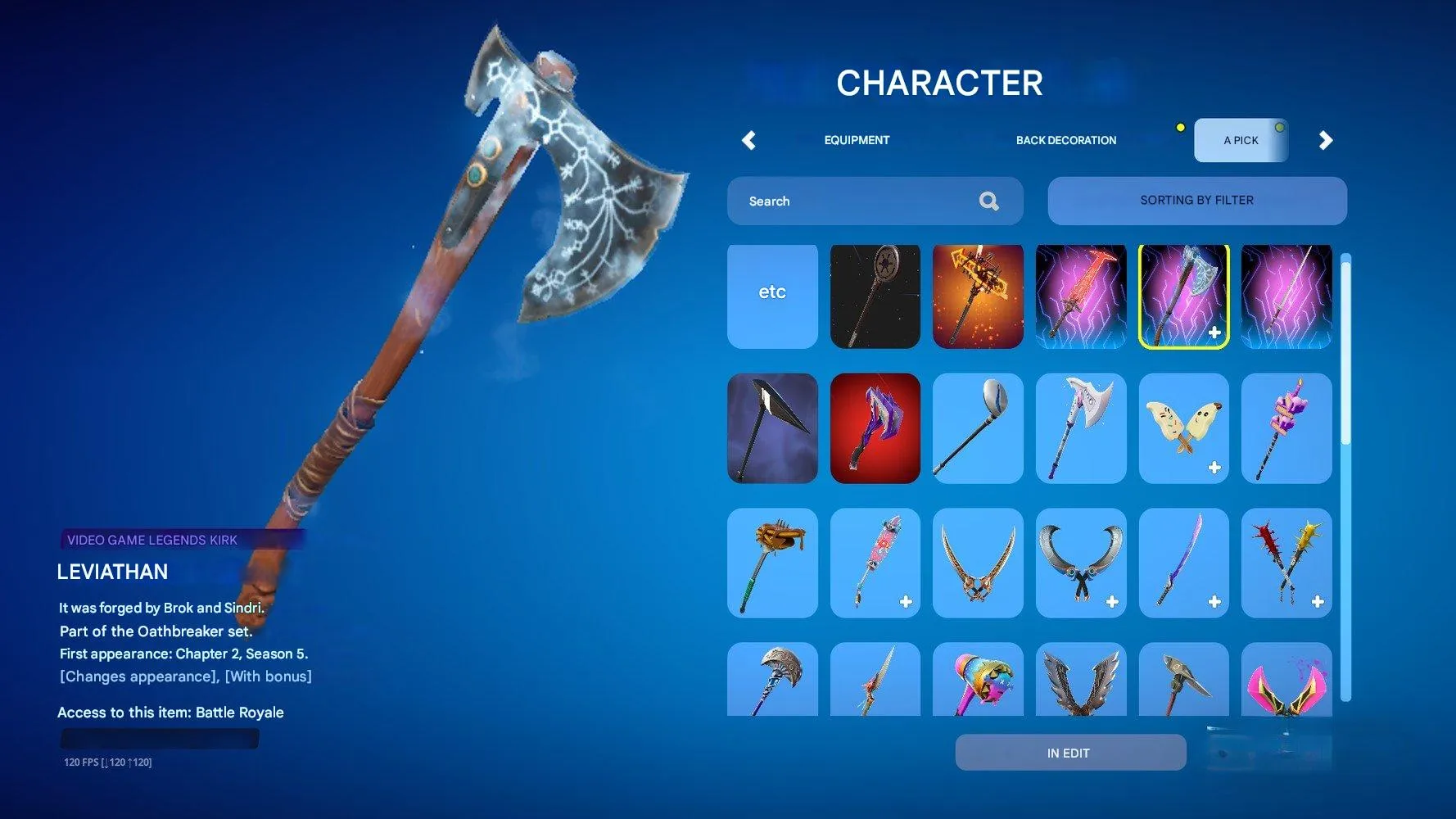
Task: Select the flaming golden pickaxe thumbnail
Action: (978, 296)
